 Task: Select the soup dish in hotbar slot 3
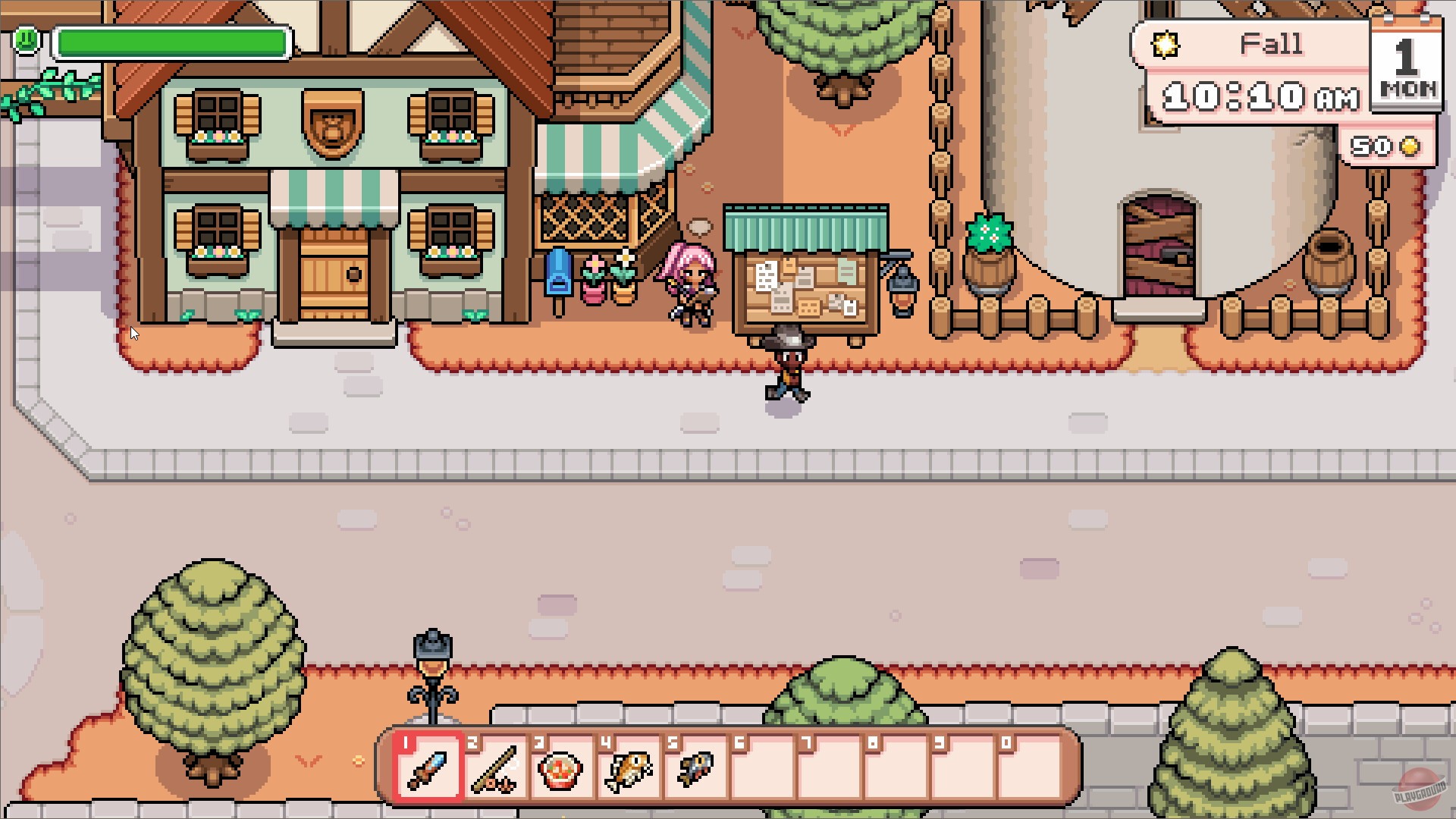(560, 768)
